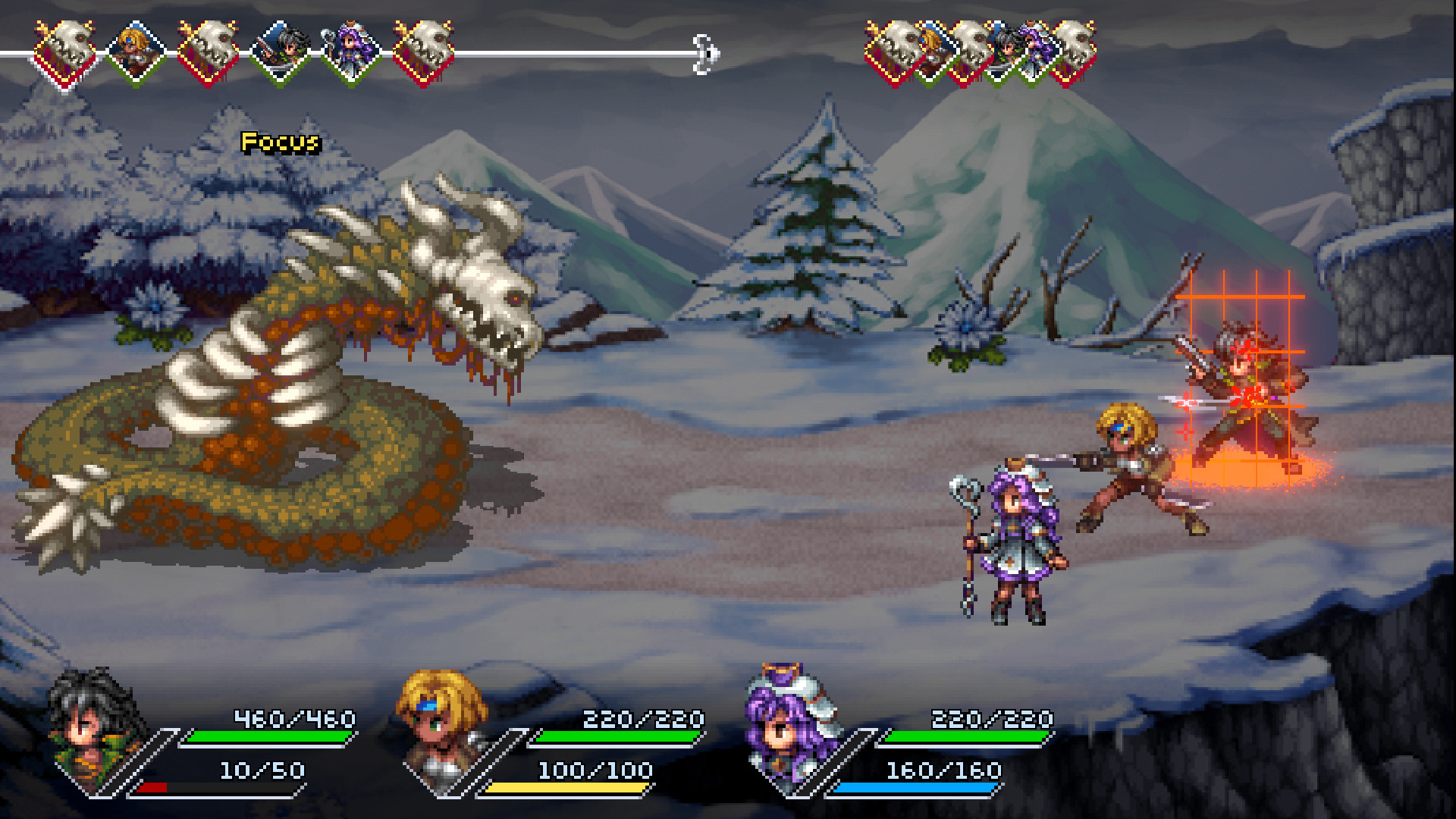Select the Focus status label above the dragon
Image resolution: width=1456 pixels, height=819 pixels.
[279, 140]
